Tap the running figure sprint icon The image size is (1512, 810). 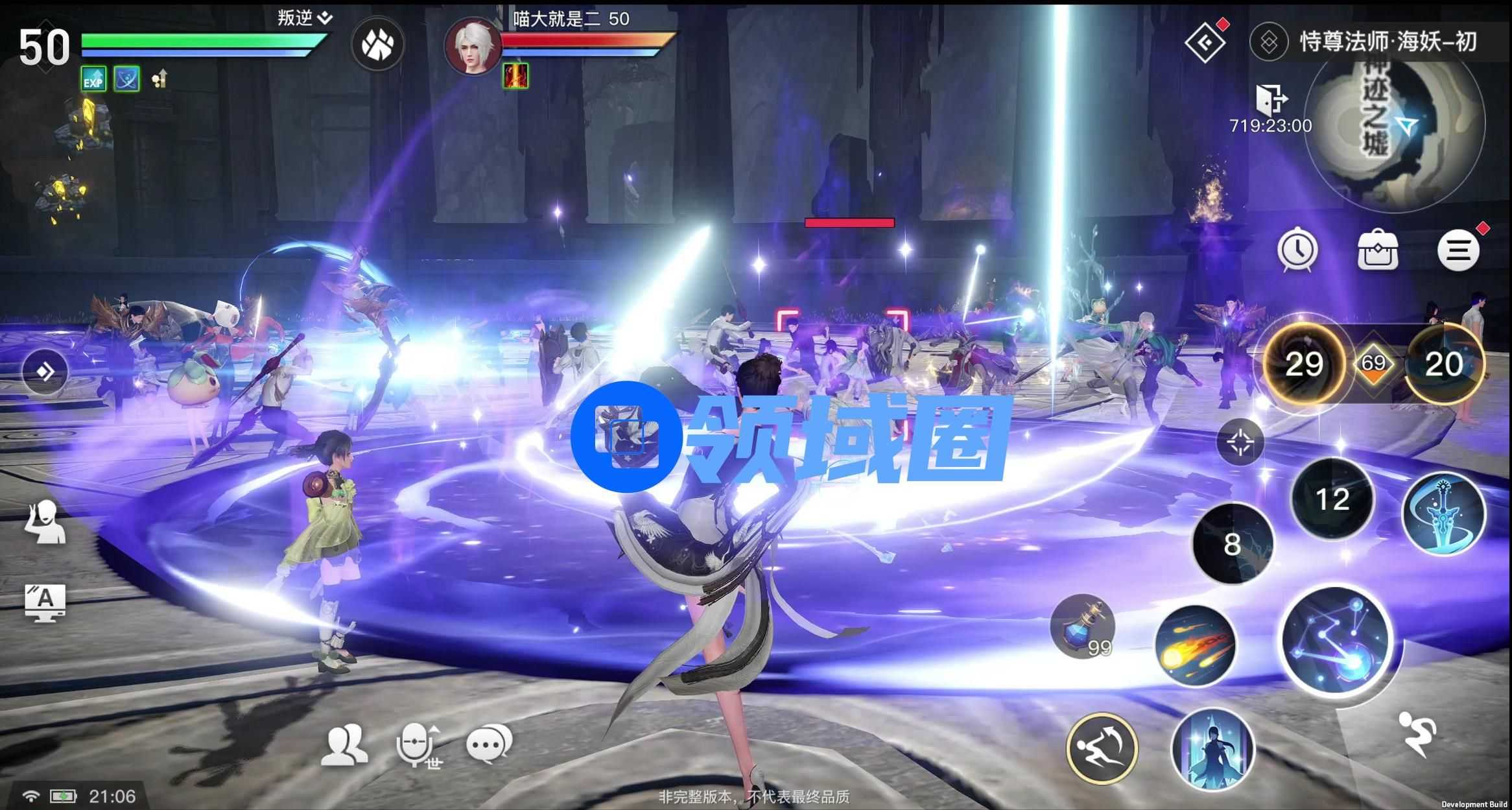tap(1417, 733)
